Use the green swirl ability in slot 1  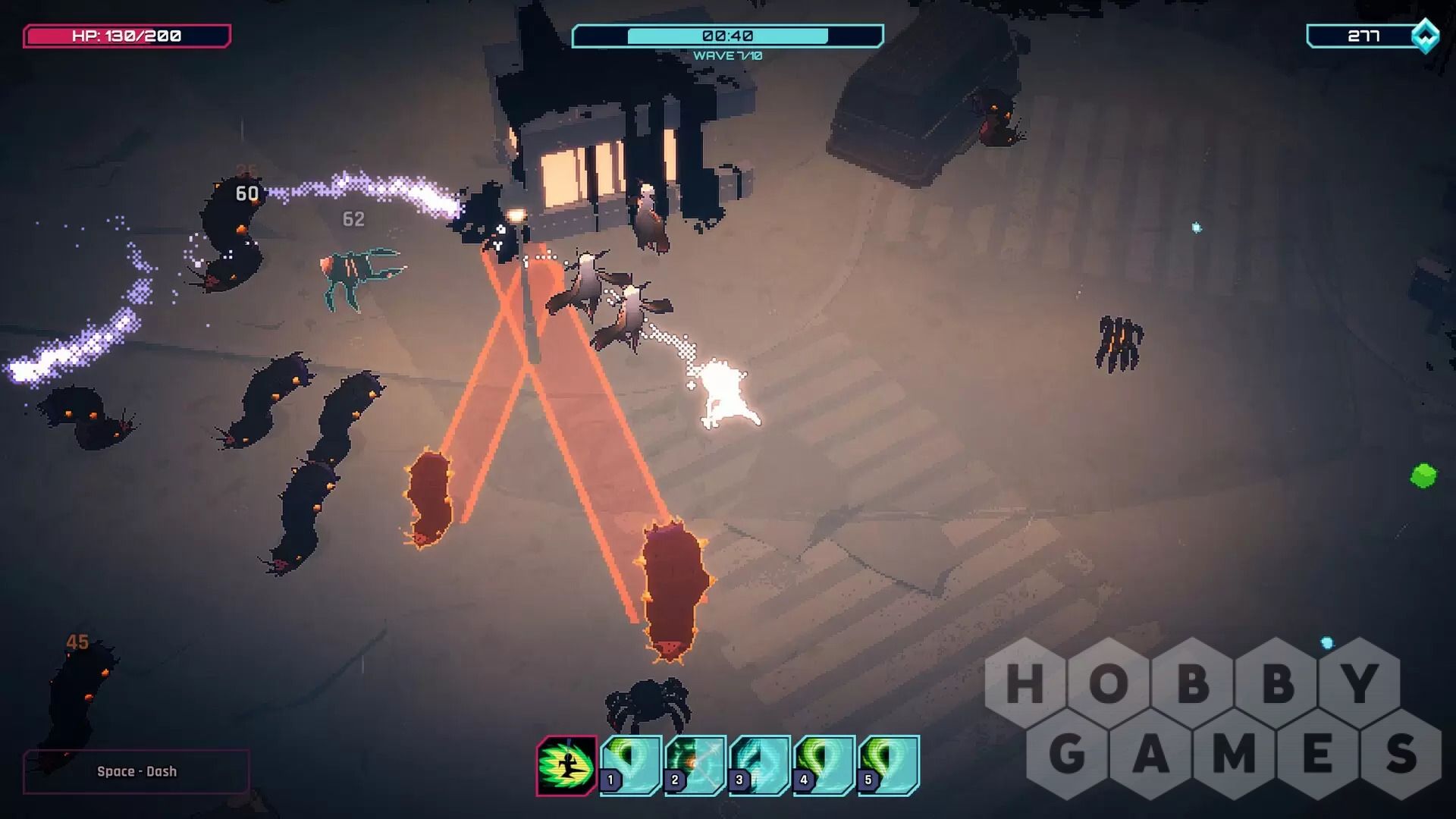[x=631, y=765]
